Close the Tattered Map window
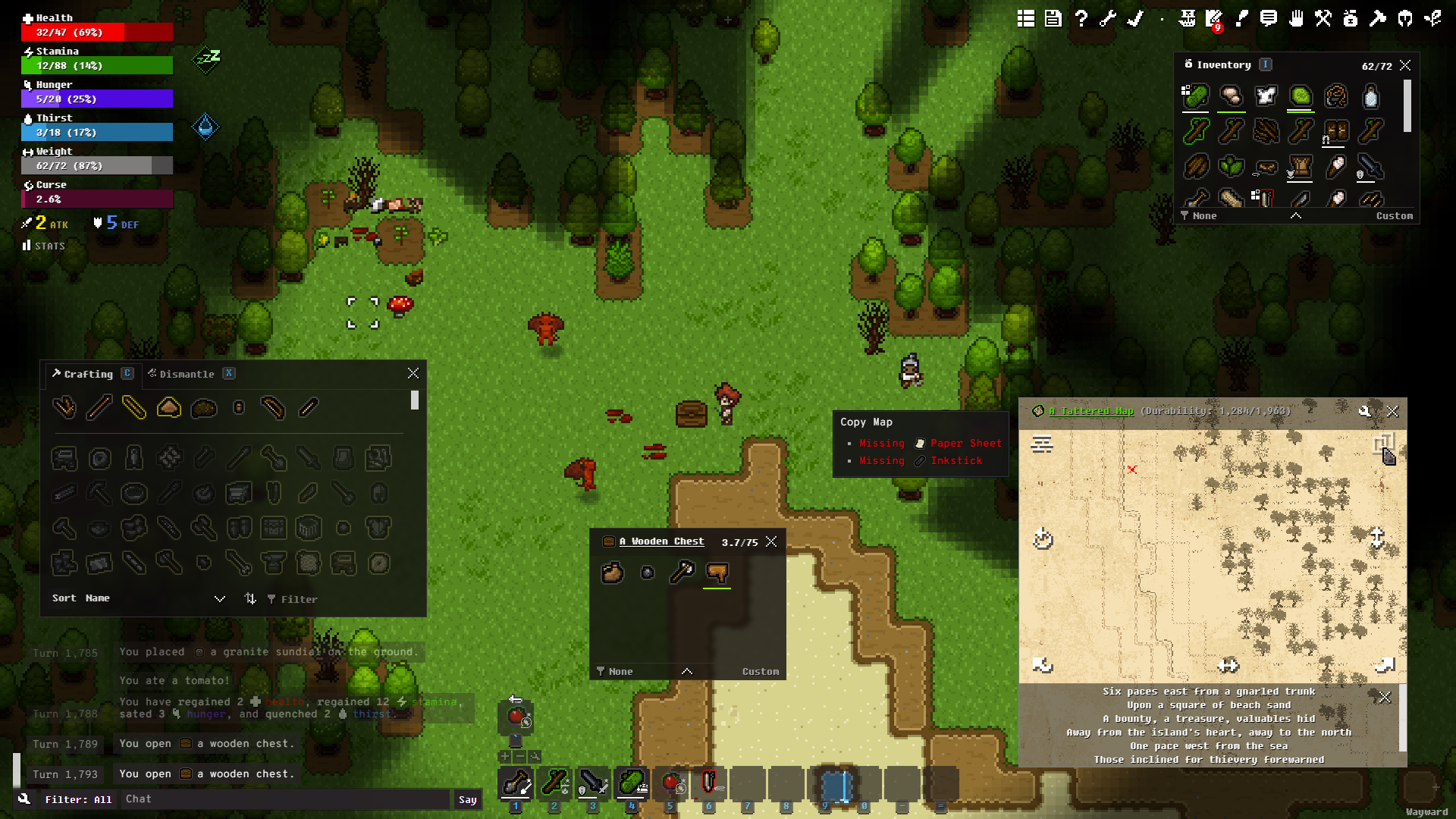 (x=1392, y=411)
